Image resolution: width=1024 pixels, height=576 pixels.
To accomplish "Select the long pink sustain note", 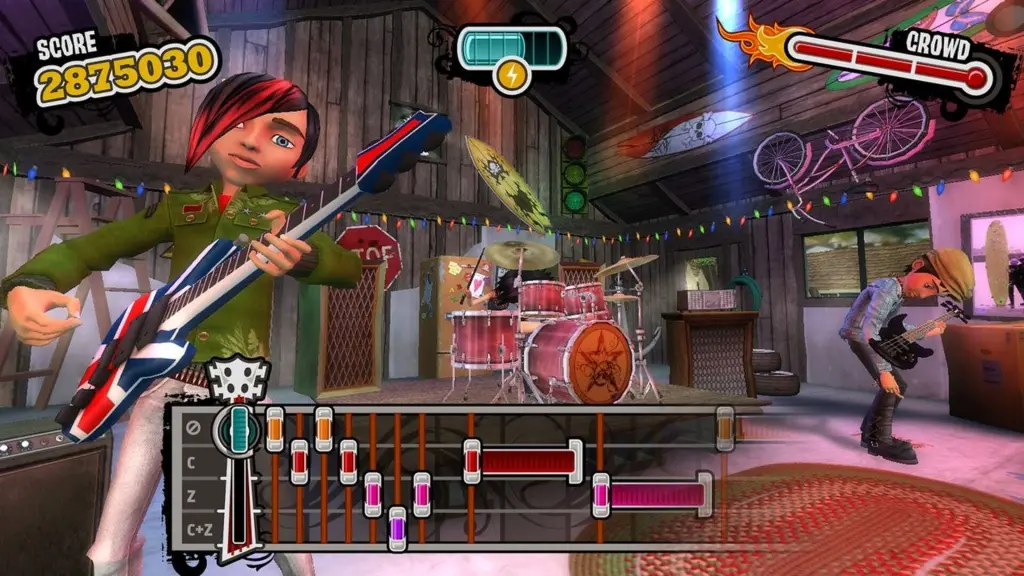I will [653, 495].
